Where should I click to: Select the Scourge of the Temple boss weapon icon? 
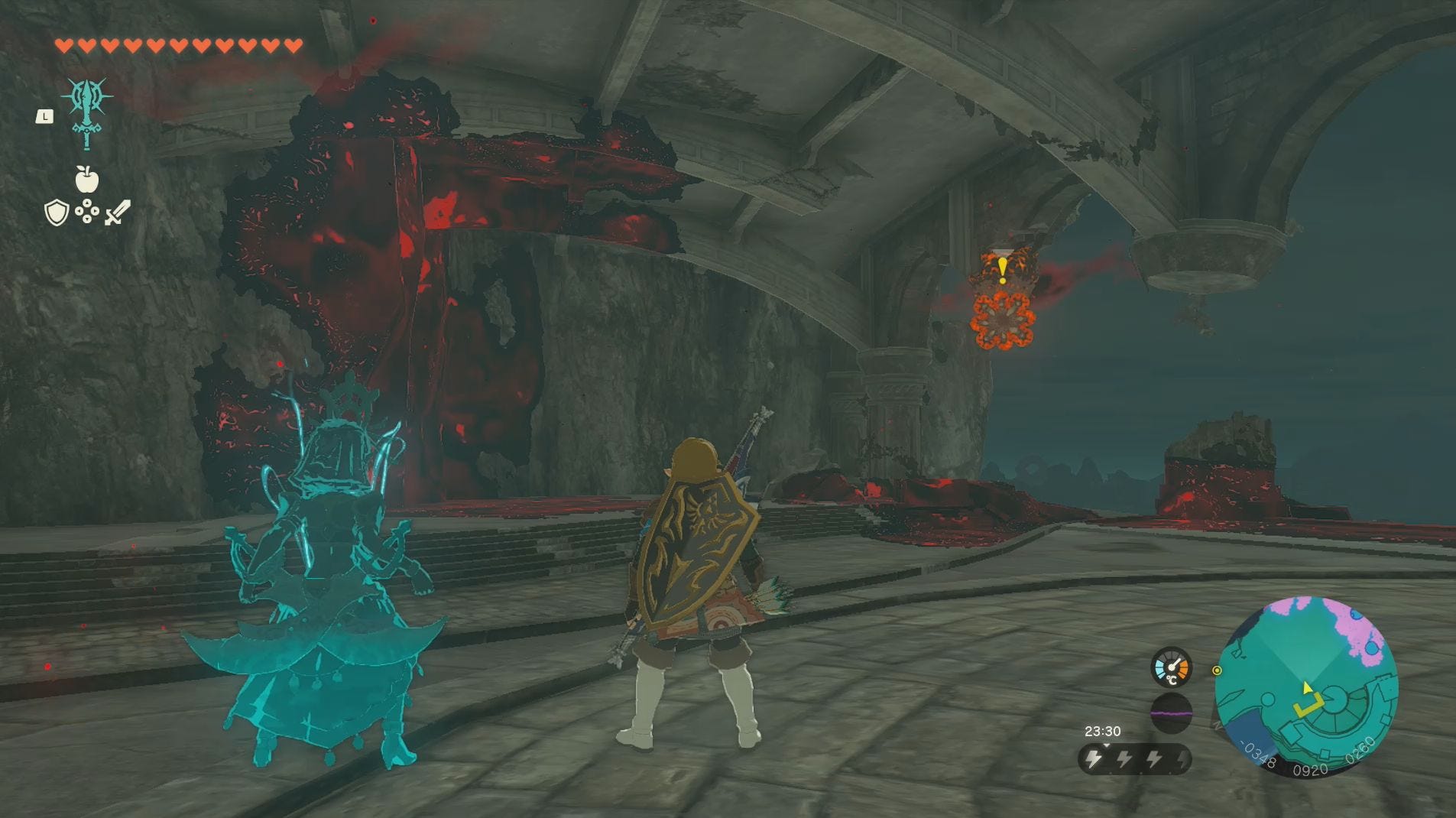tap(86, 110)
